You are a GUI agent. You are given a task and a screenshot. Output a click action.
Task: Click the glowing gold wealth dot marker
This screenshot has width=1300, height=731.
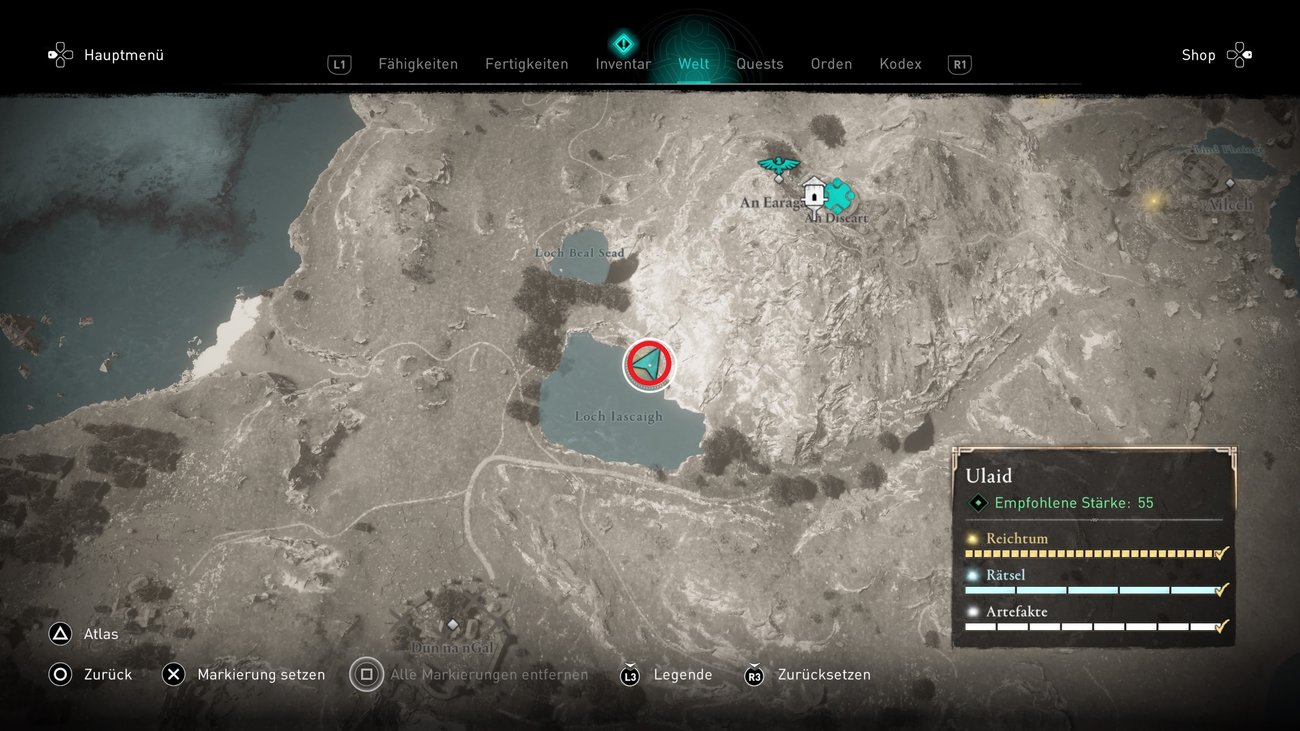[x=1153, y=201]
